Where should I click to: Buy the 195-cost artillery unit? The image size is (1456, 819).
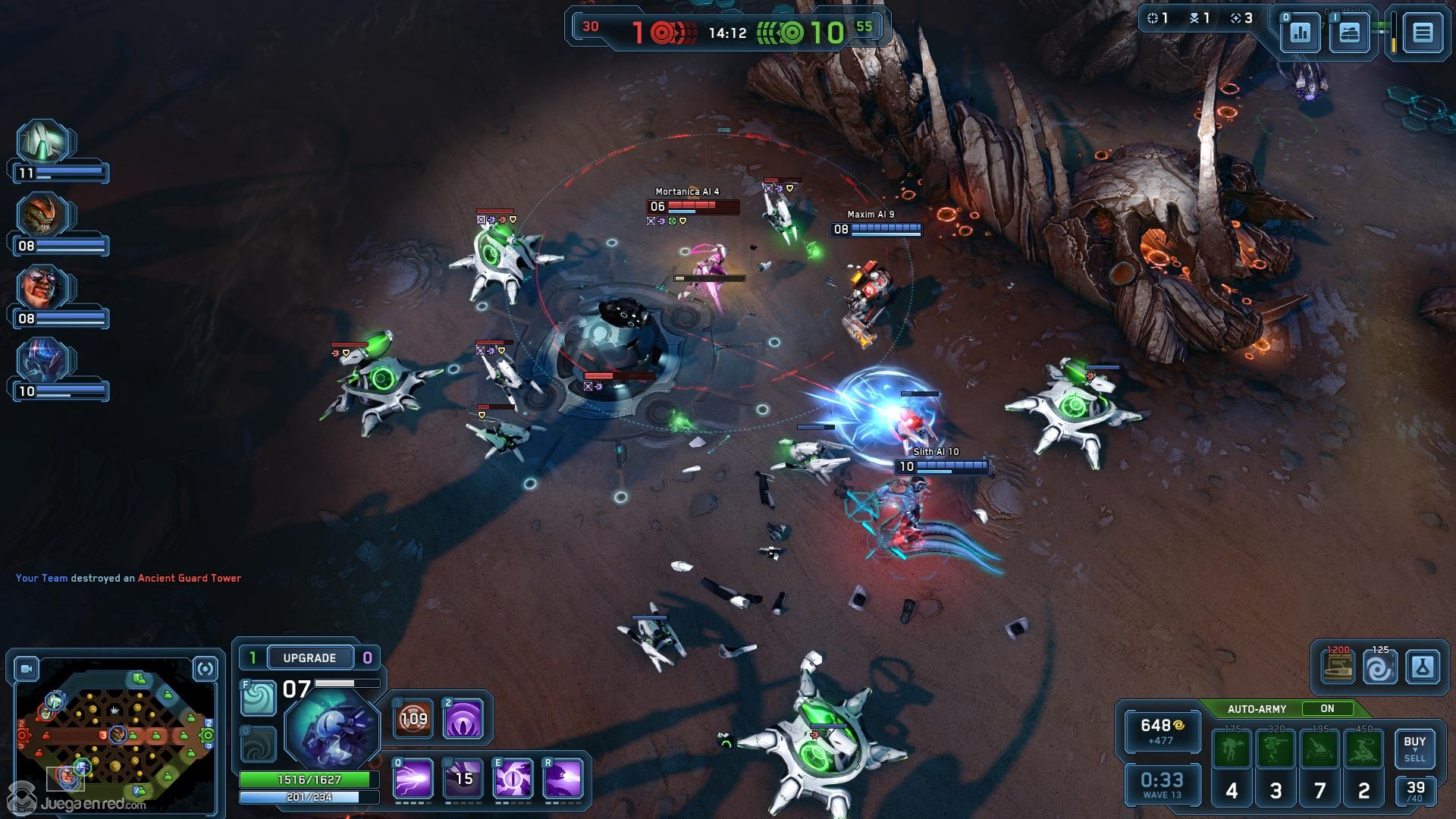1320,749
